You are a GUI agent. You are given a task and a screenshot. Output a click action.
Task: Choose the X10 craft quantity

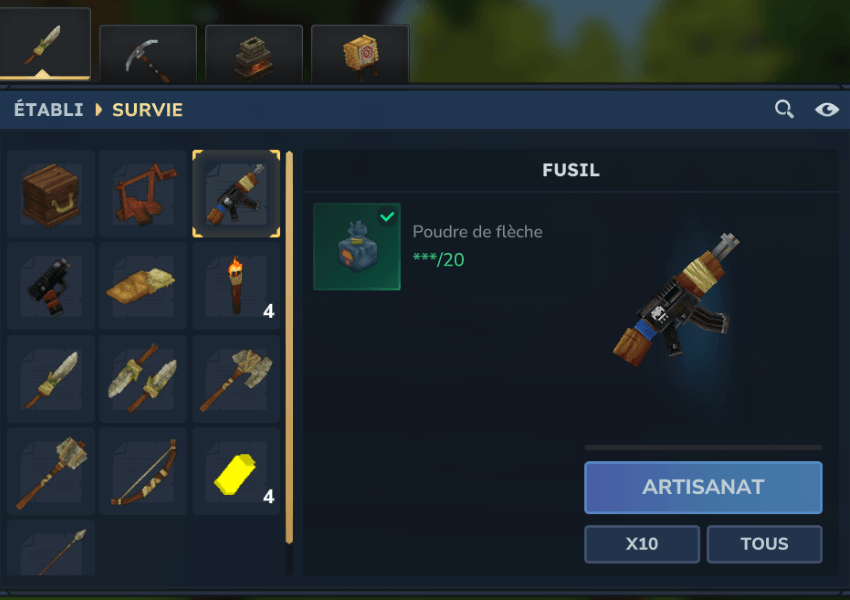(642, 544)
